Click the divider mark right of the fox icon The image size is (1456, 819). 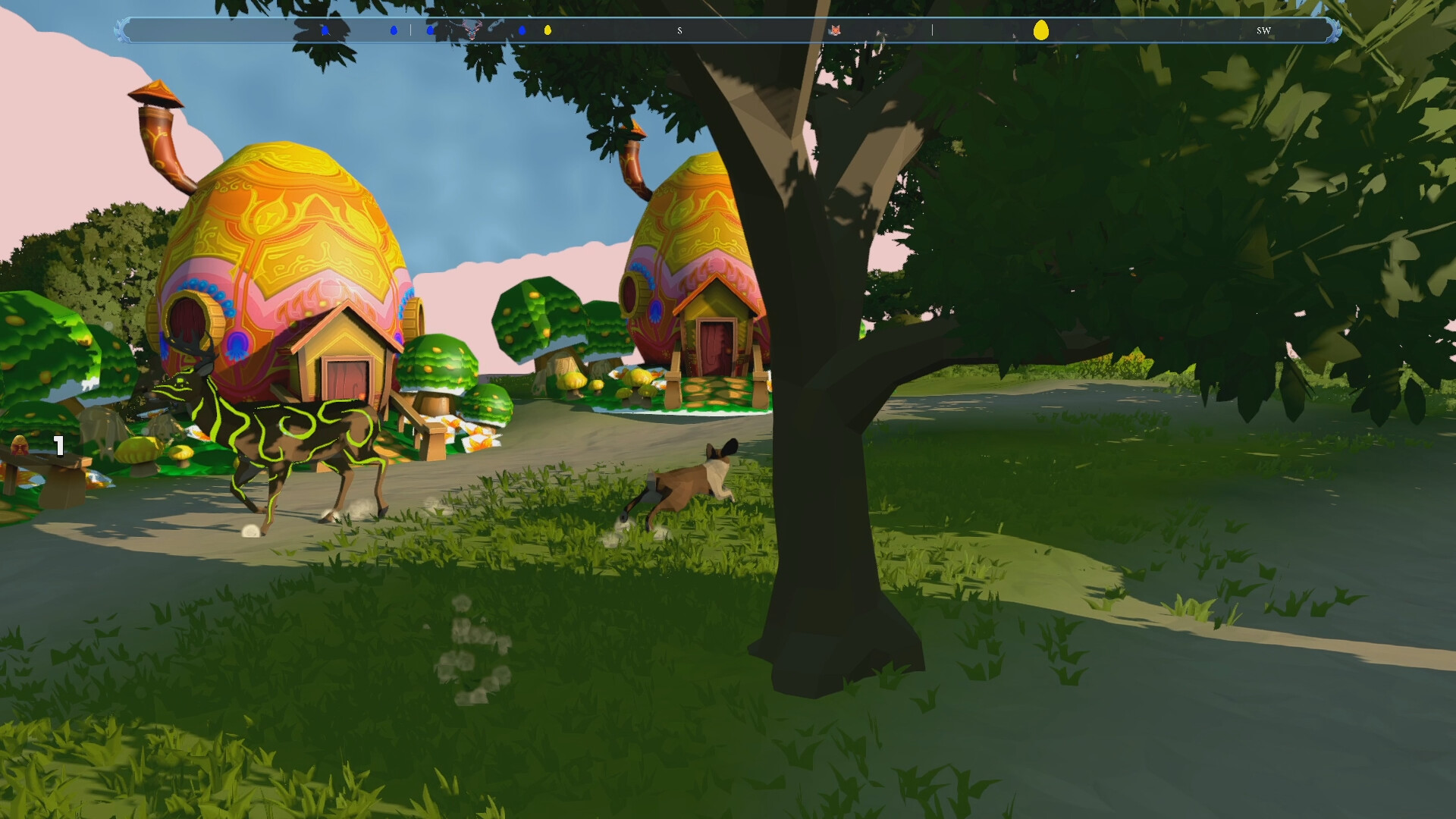(x=934, y=31)
